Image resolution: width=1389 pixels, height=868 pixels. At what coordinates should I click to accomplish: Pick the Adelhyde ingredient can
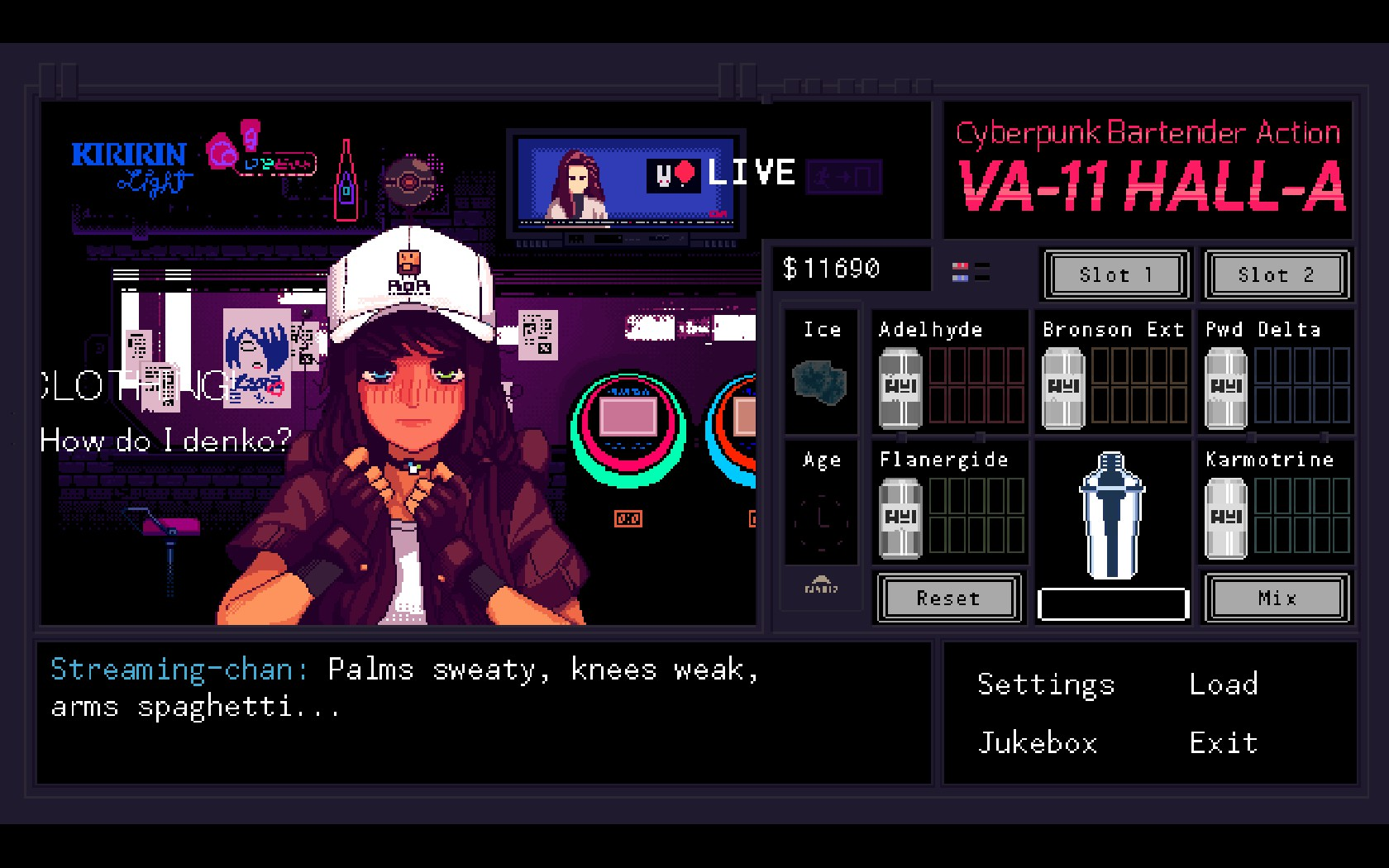[900, 388]
